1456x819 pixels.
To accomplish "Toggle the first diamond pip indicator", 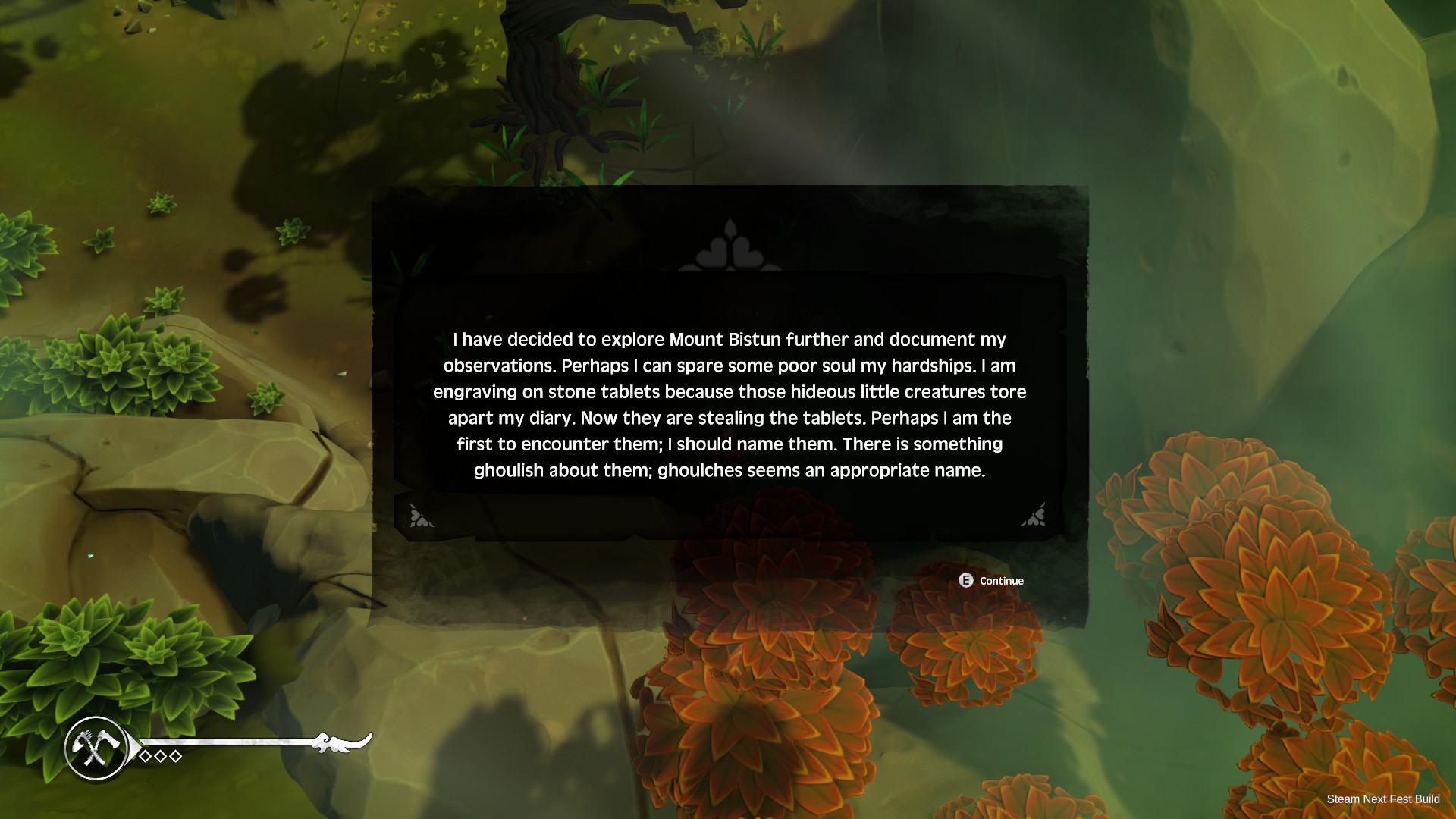I will pyautogui.click(x=143, y=755).
